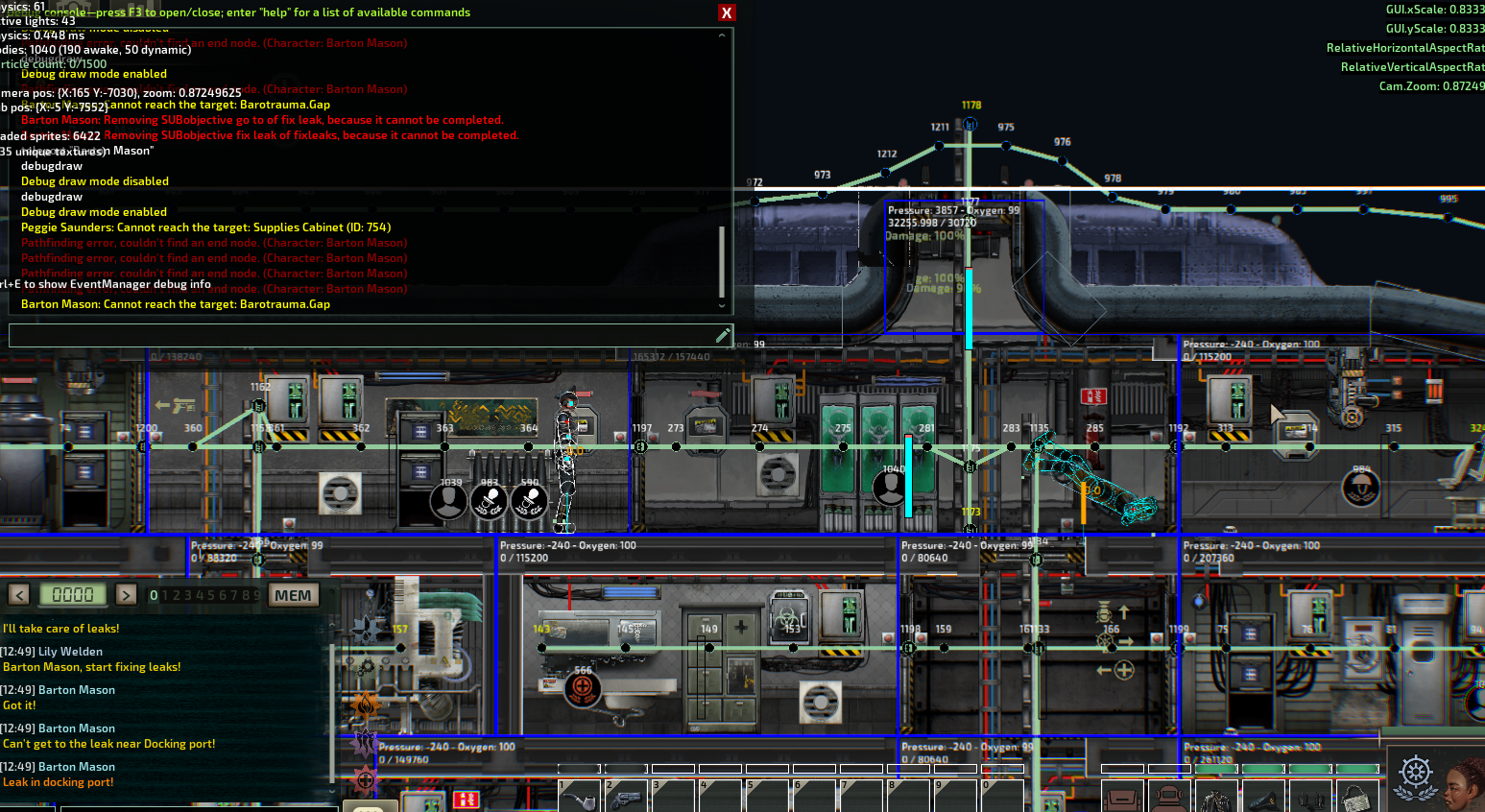Click the green condition bar above the handbag
Image resolution: width=1485 pixels, height=812 pixels.
(x=1357, y=768)
